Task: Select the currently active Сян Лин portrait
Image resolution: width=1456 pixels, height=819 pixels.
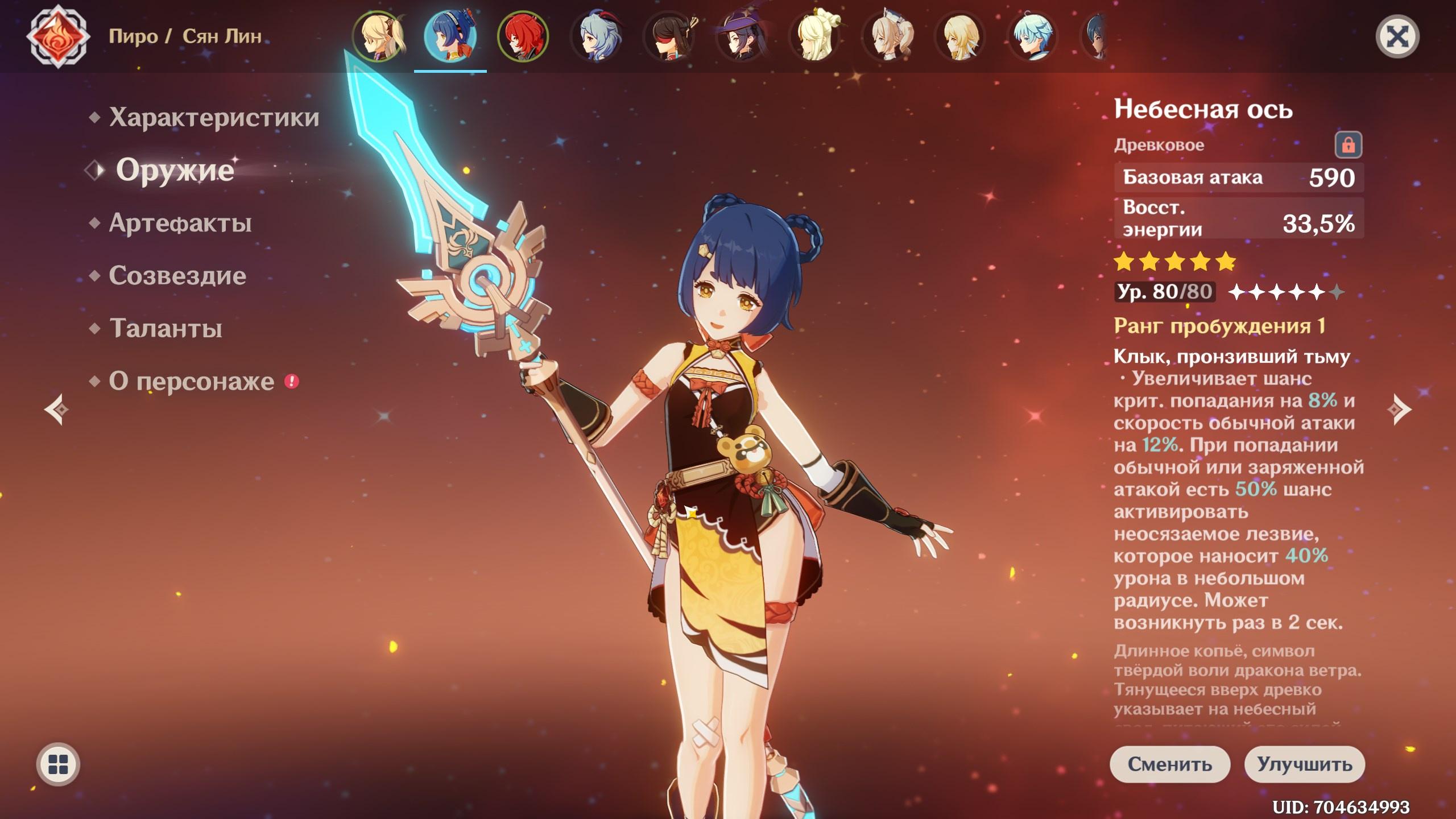Action: pos(450,36)
